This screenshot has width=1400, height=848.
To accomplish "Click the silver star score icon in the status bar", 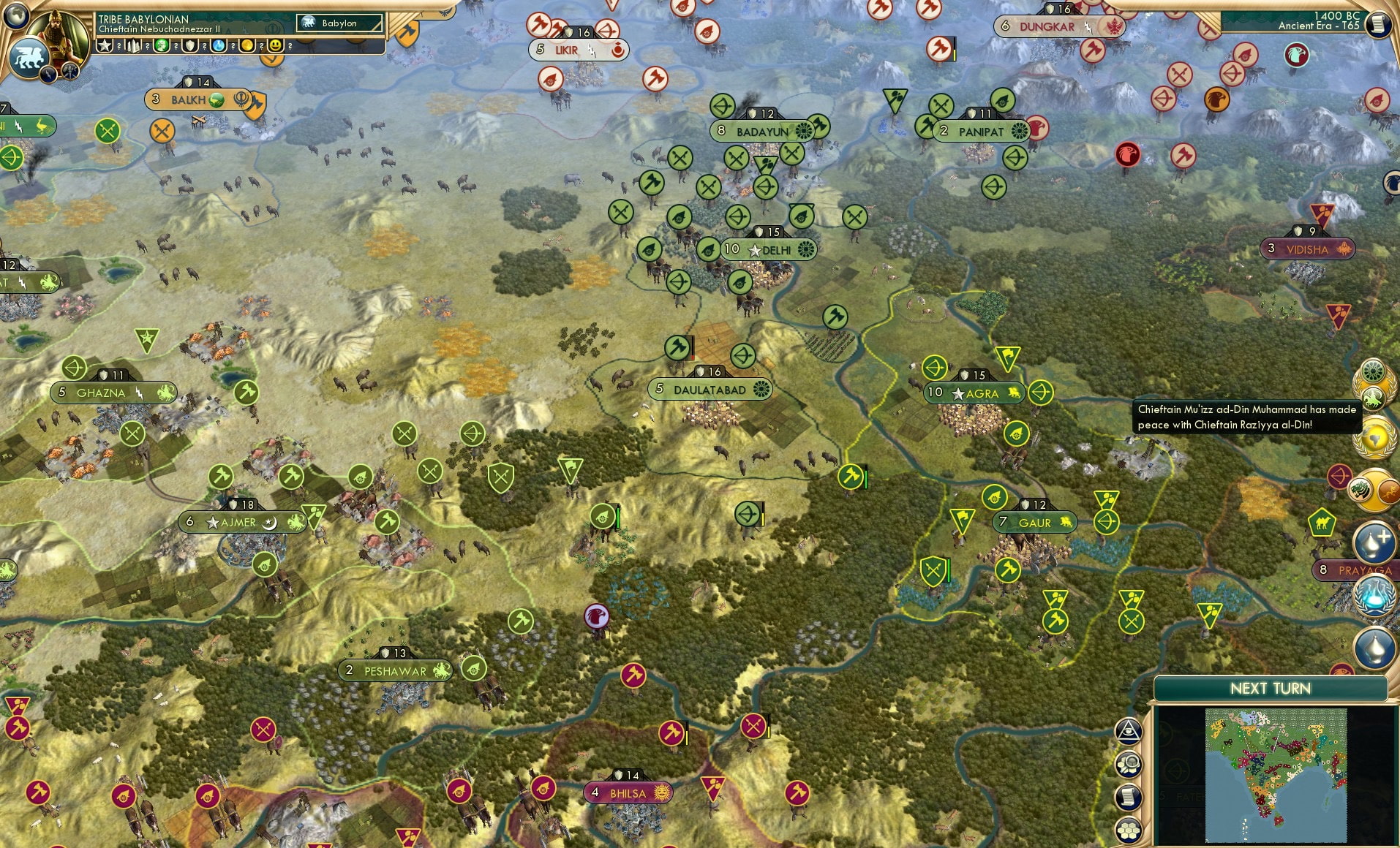I will click(105, 45).
